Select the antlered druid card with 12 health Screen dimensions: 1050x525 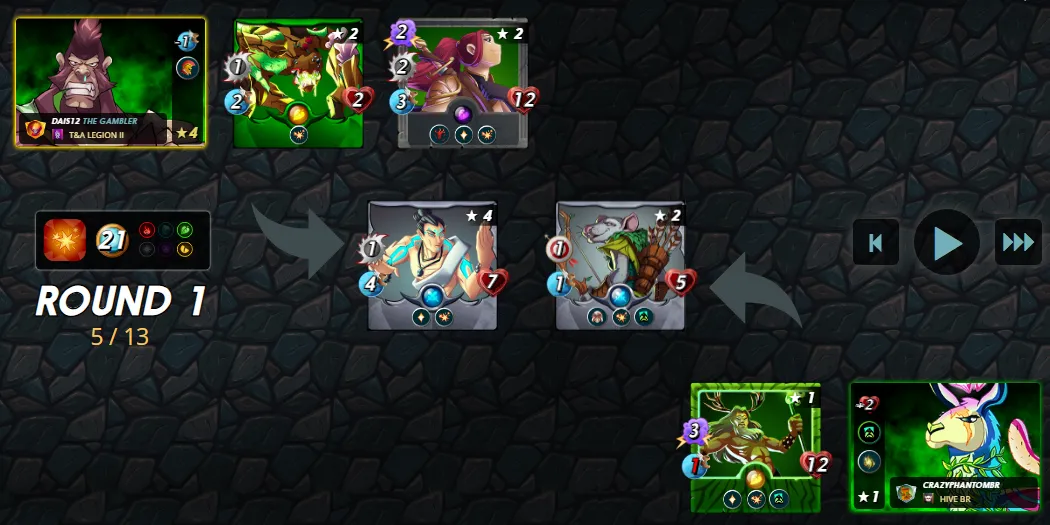pos(755,447)
